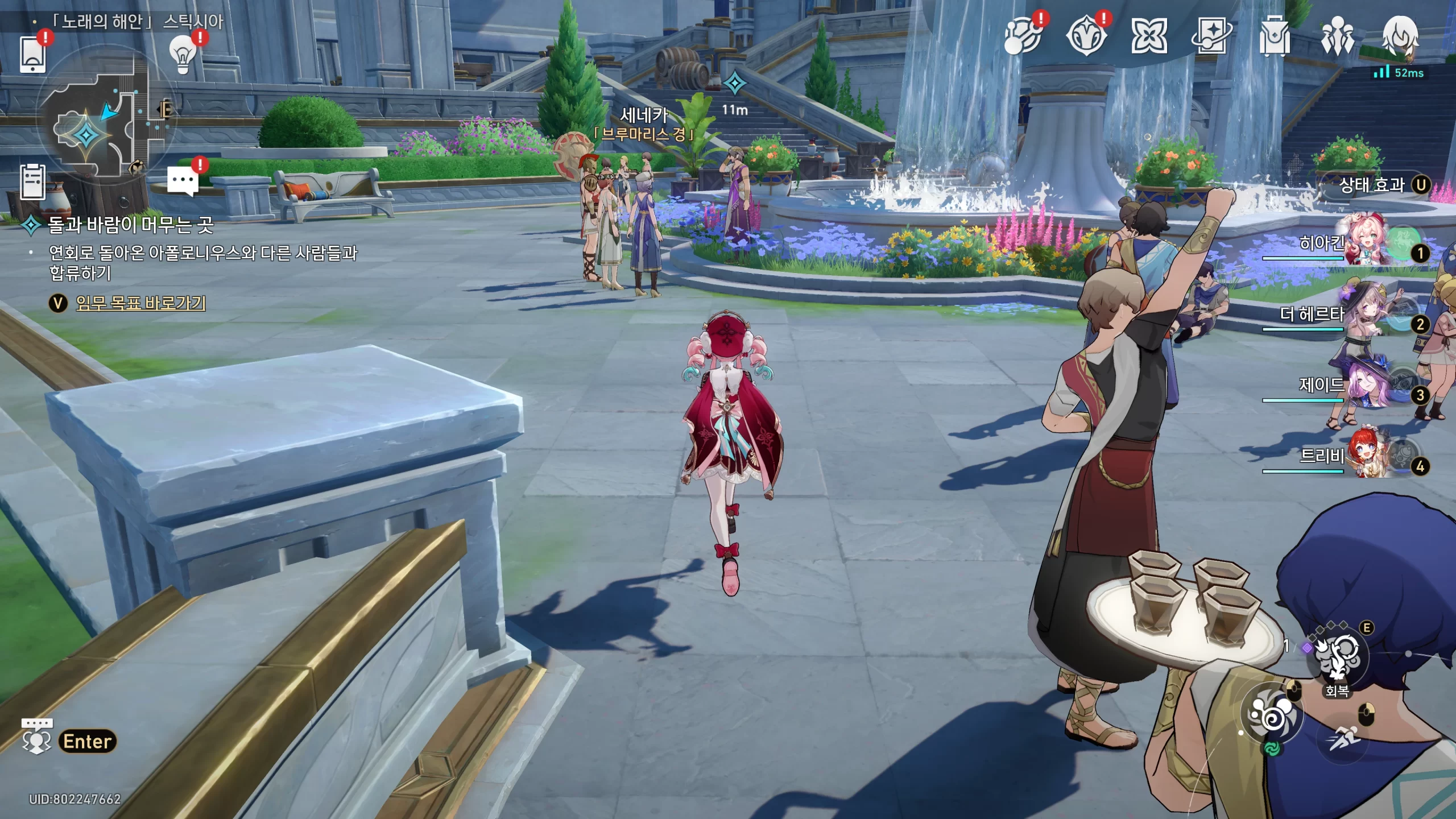Open the four-petal knot icon

point(1149,36)
